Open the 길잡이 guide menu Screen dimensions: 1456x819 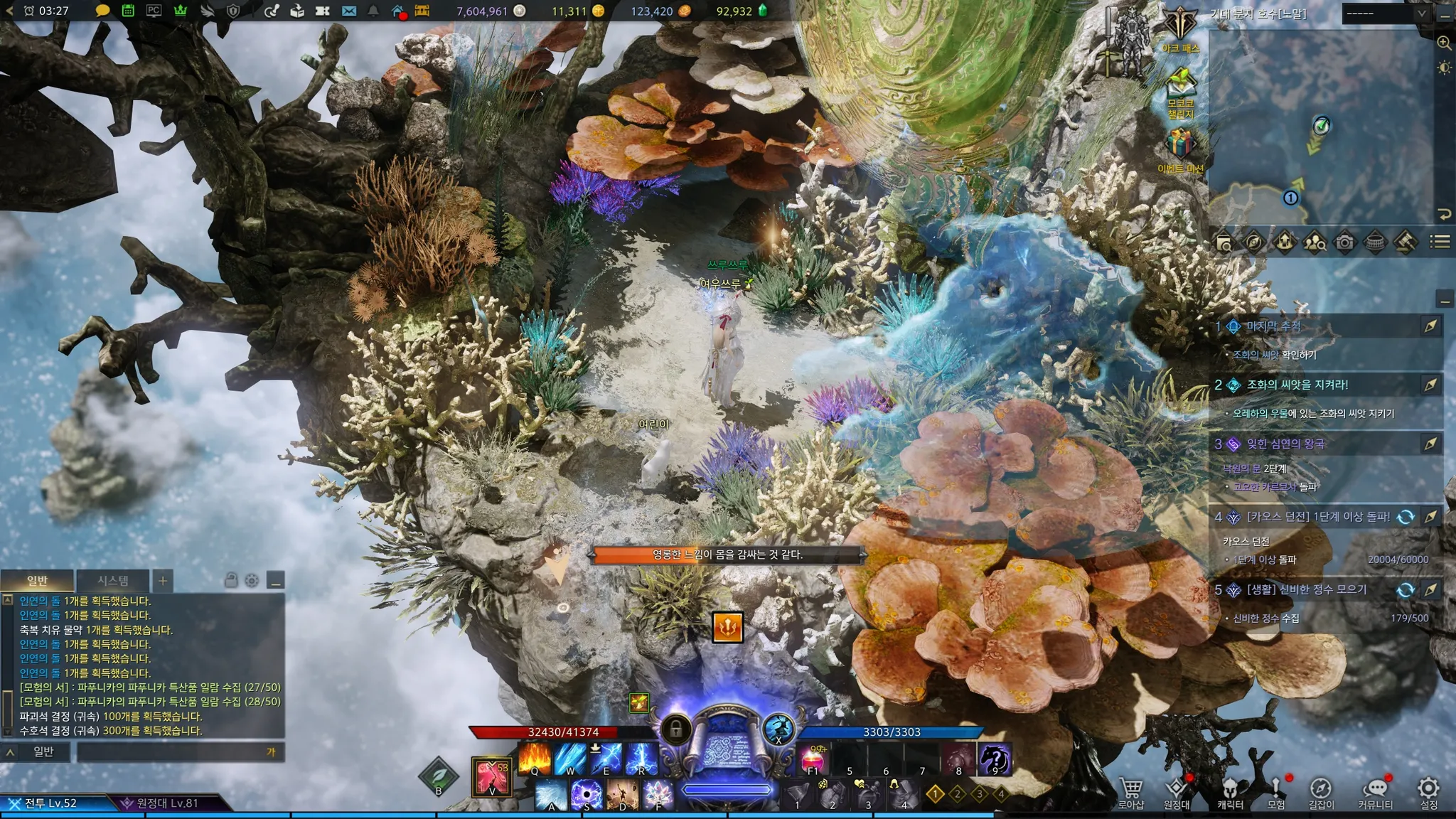(x=1321, y=792)
